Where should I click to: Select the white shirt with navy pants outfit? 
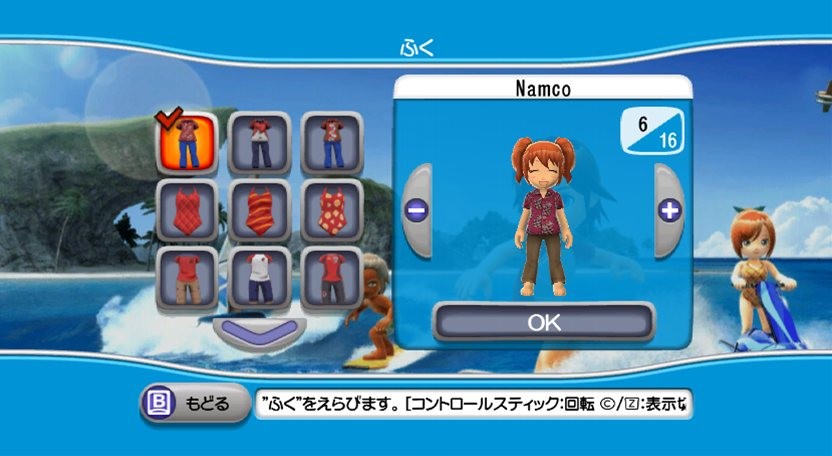click(259, 279)
